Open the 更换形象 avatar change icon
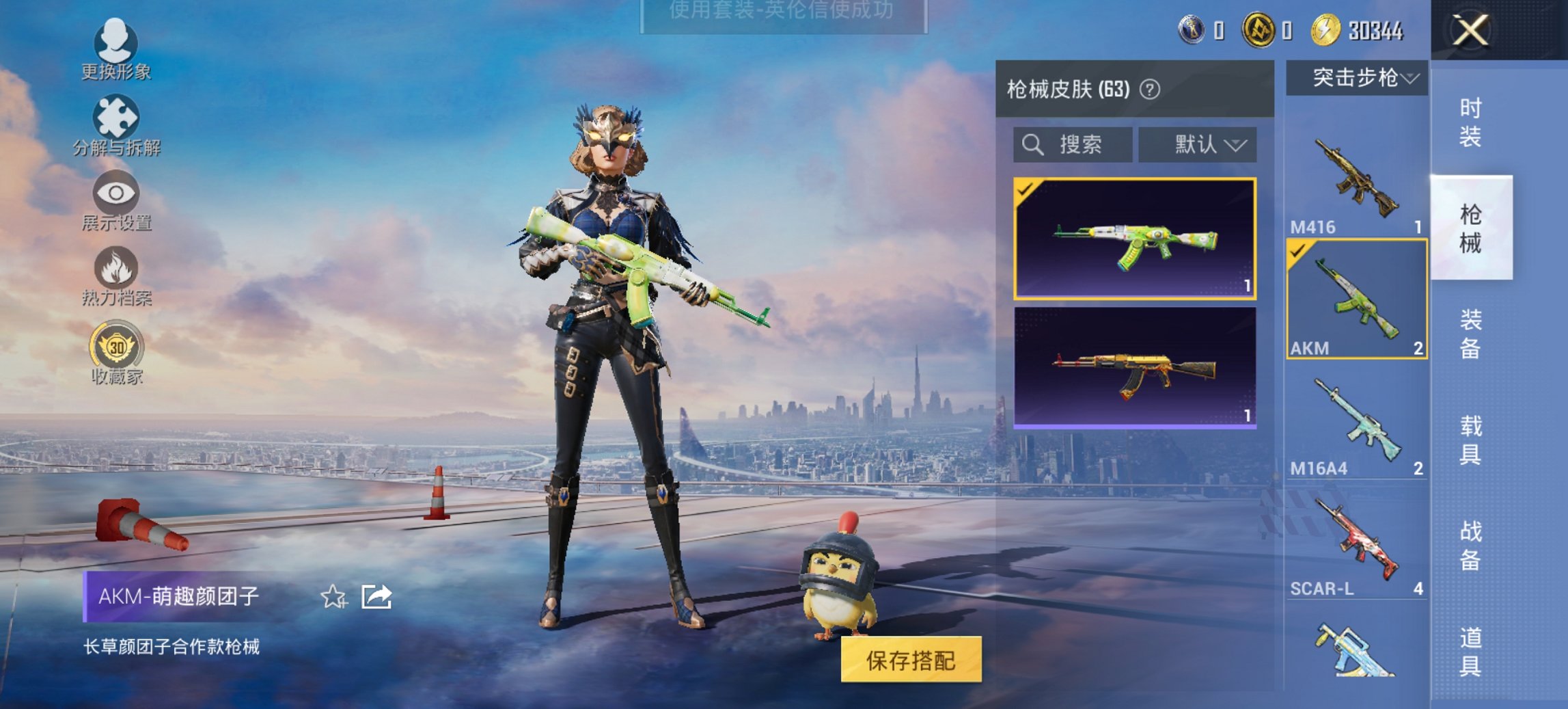This screenshot has width=1568, height=709. [x=116, y=43]
